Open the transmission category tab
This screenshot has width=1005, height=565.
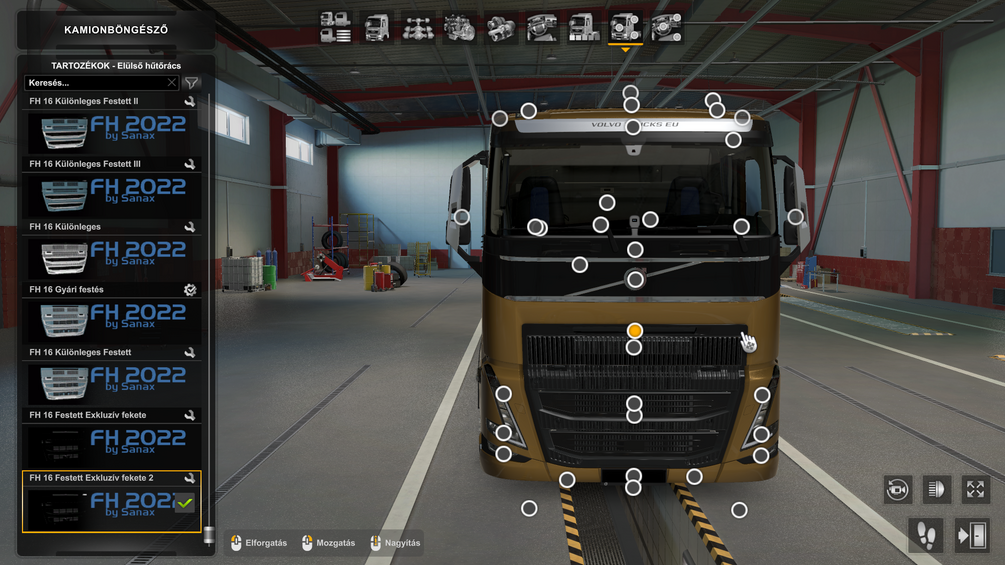click(x=501, y=28)
